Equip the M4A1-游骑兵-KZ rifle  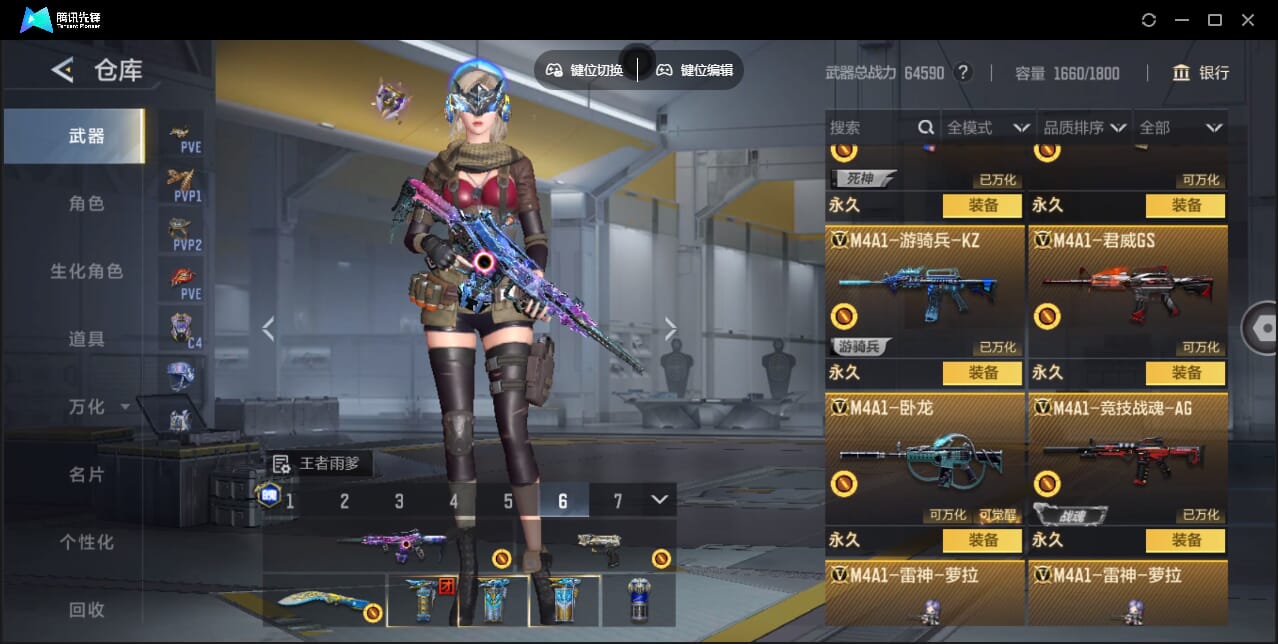point(982,373)
